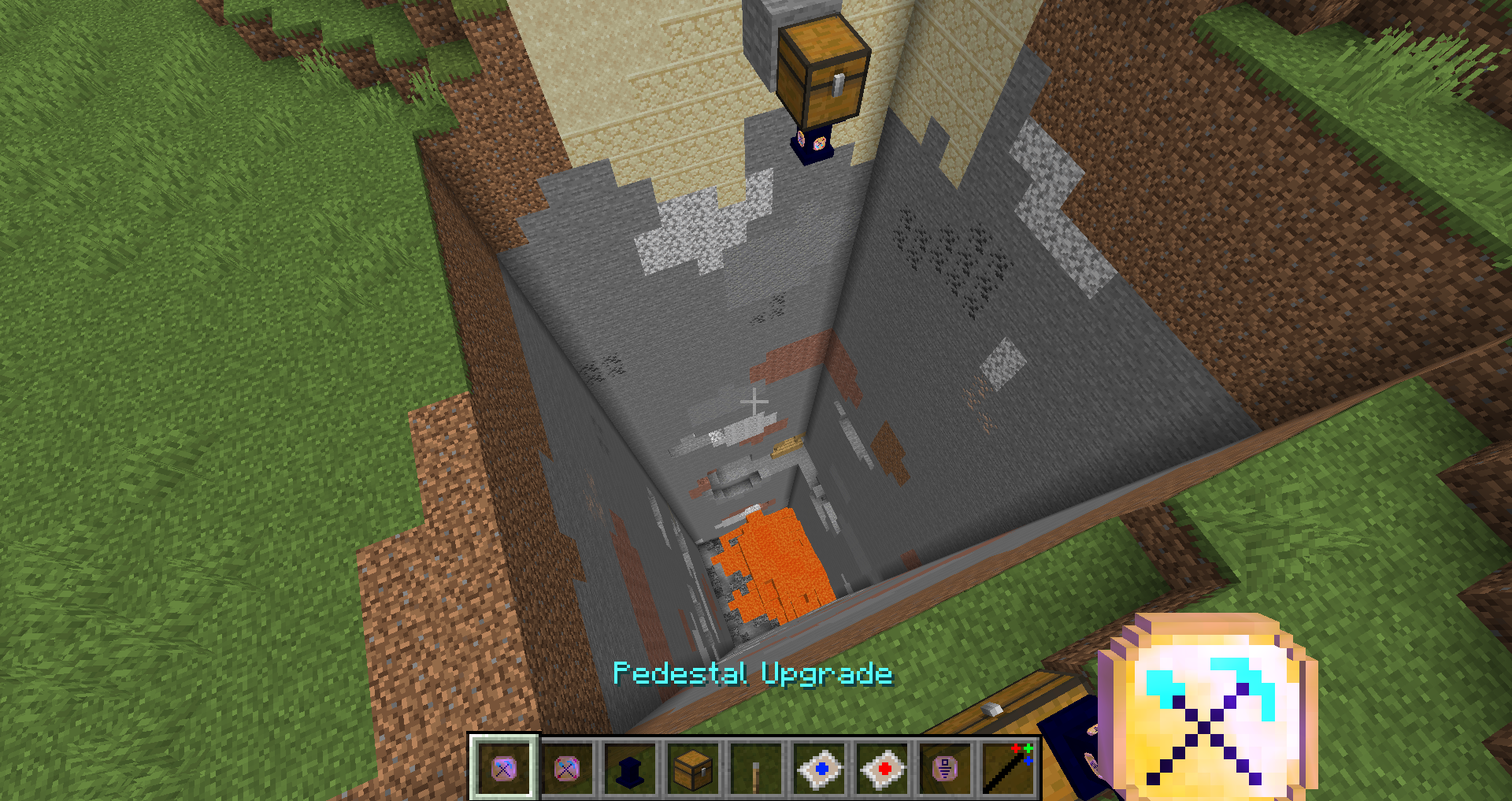Select the pickaxe Pedestal Upgrade in the highlighted slot
The image size is (1512, 801).
(504, 768)
